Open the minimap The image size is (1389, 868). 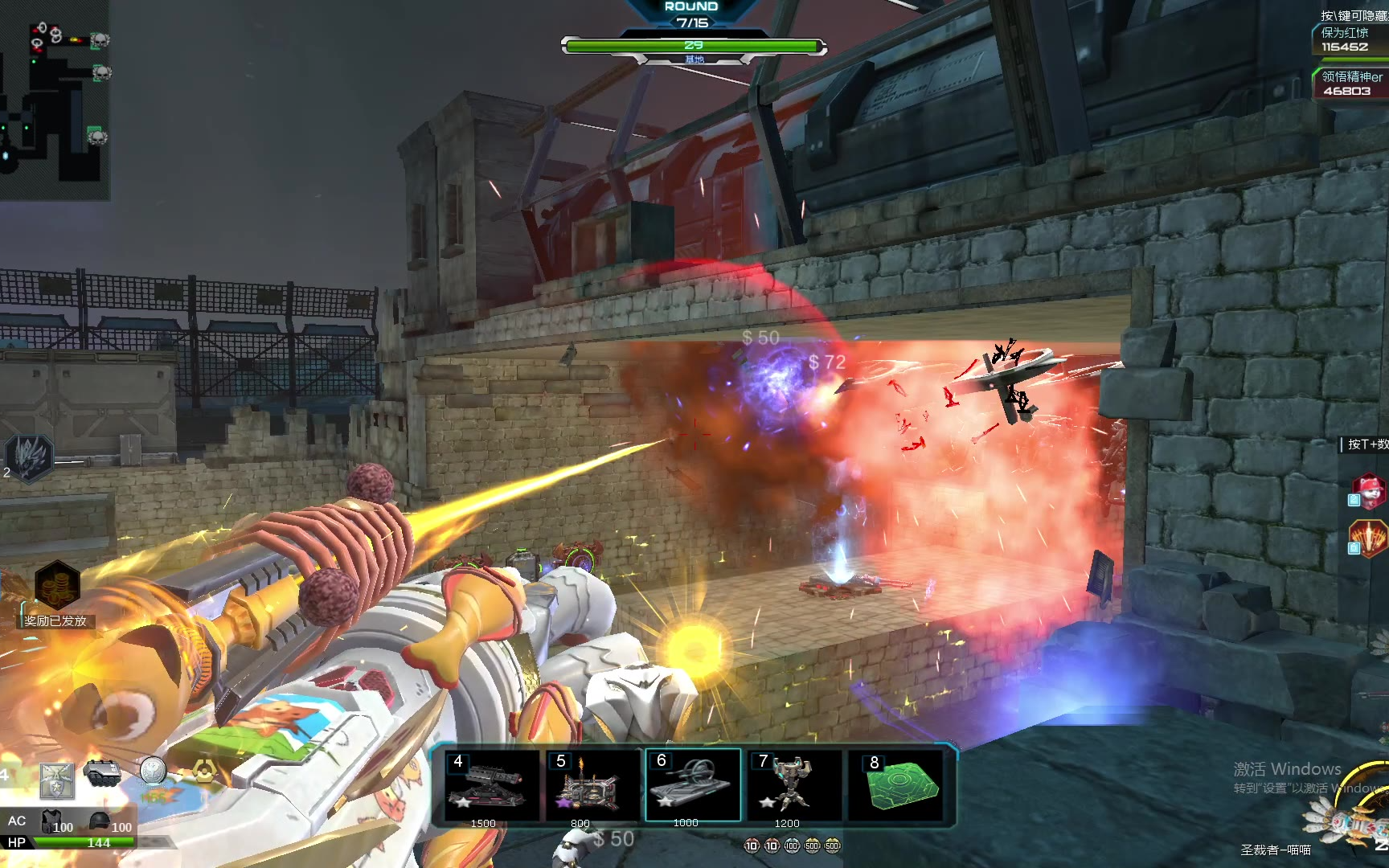pyautogui.click(x=55, y=100)
